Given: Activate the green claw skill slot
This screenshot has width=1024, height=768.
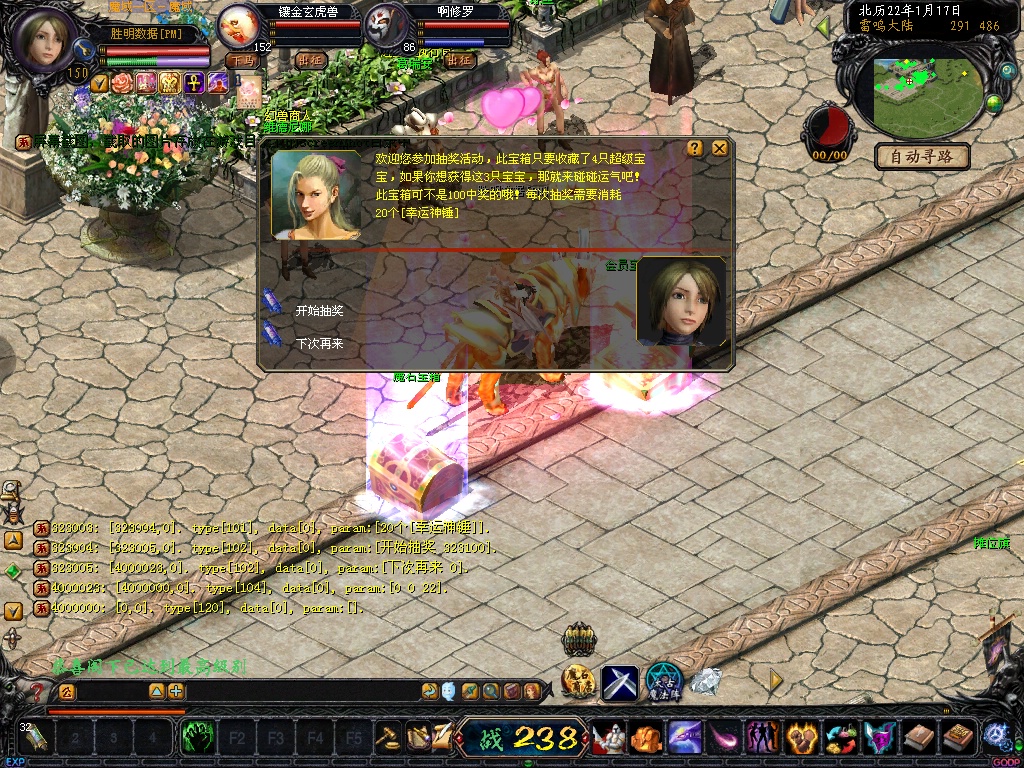Looking at the screenshot, I should pyautogui.click(x=197, y=739).
